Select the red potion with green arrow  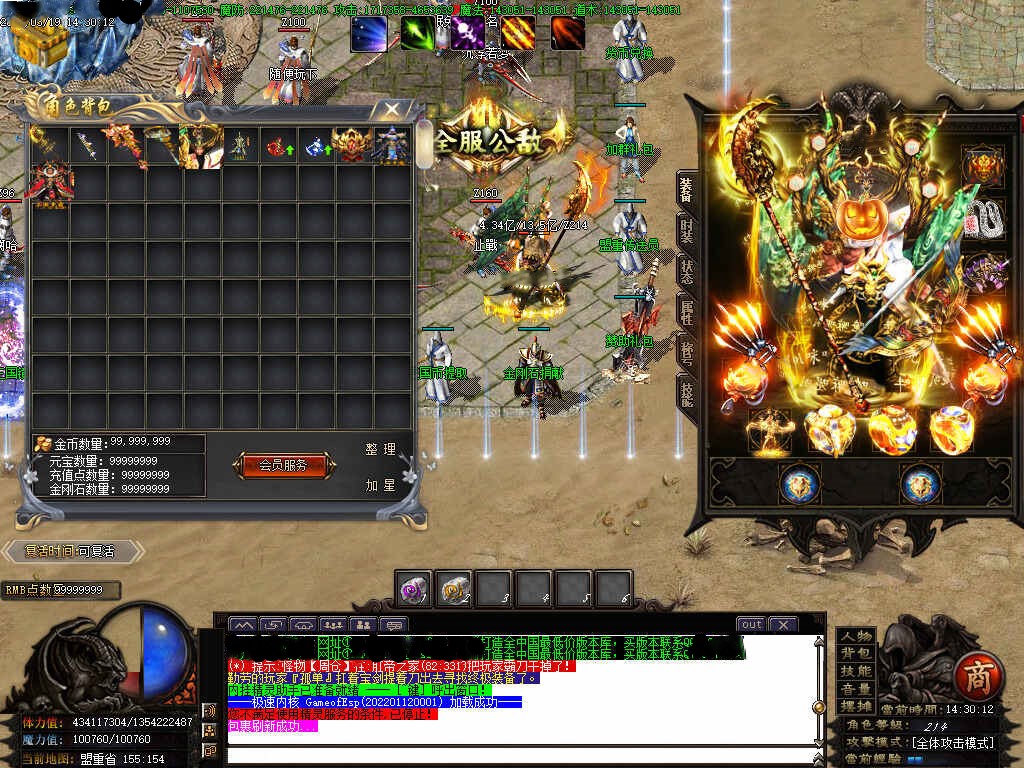click(277, 147)
